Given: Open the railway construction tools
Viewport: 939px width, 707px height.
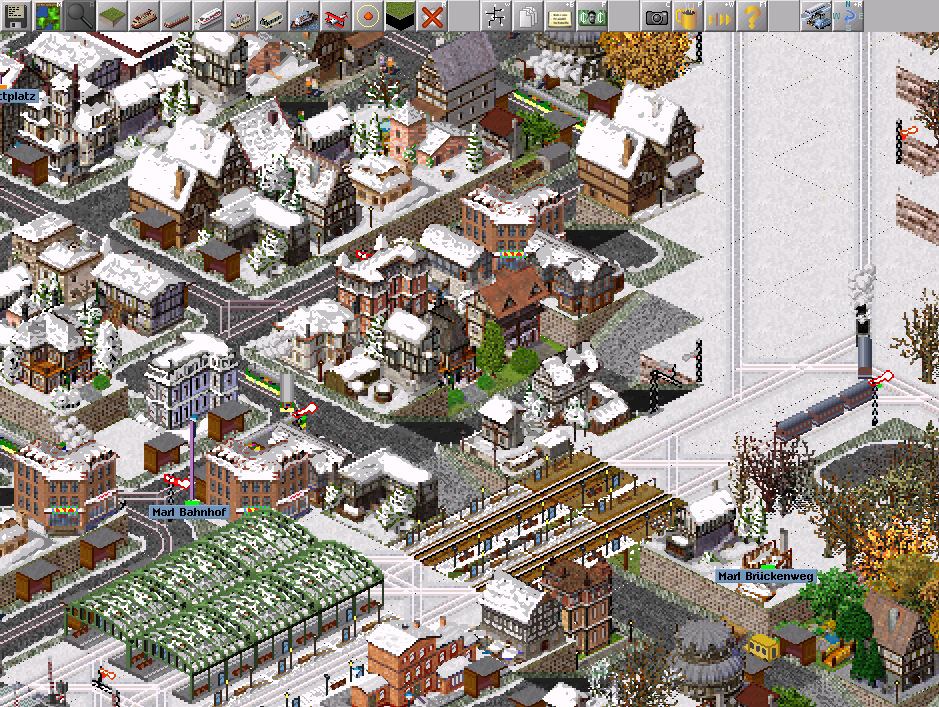Looking at the screenshot, I should 143,16.
